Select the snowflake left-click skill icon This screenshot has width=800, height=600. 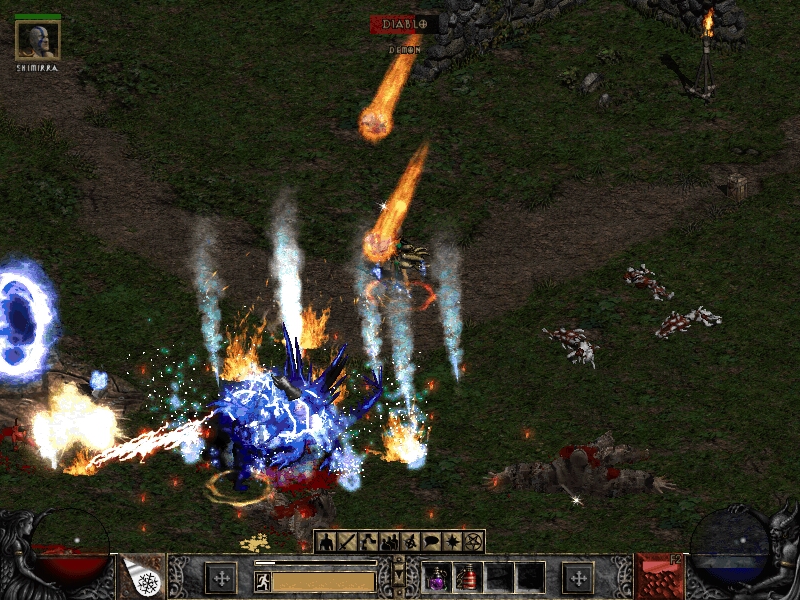[145, 577]
